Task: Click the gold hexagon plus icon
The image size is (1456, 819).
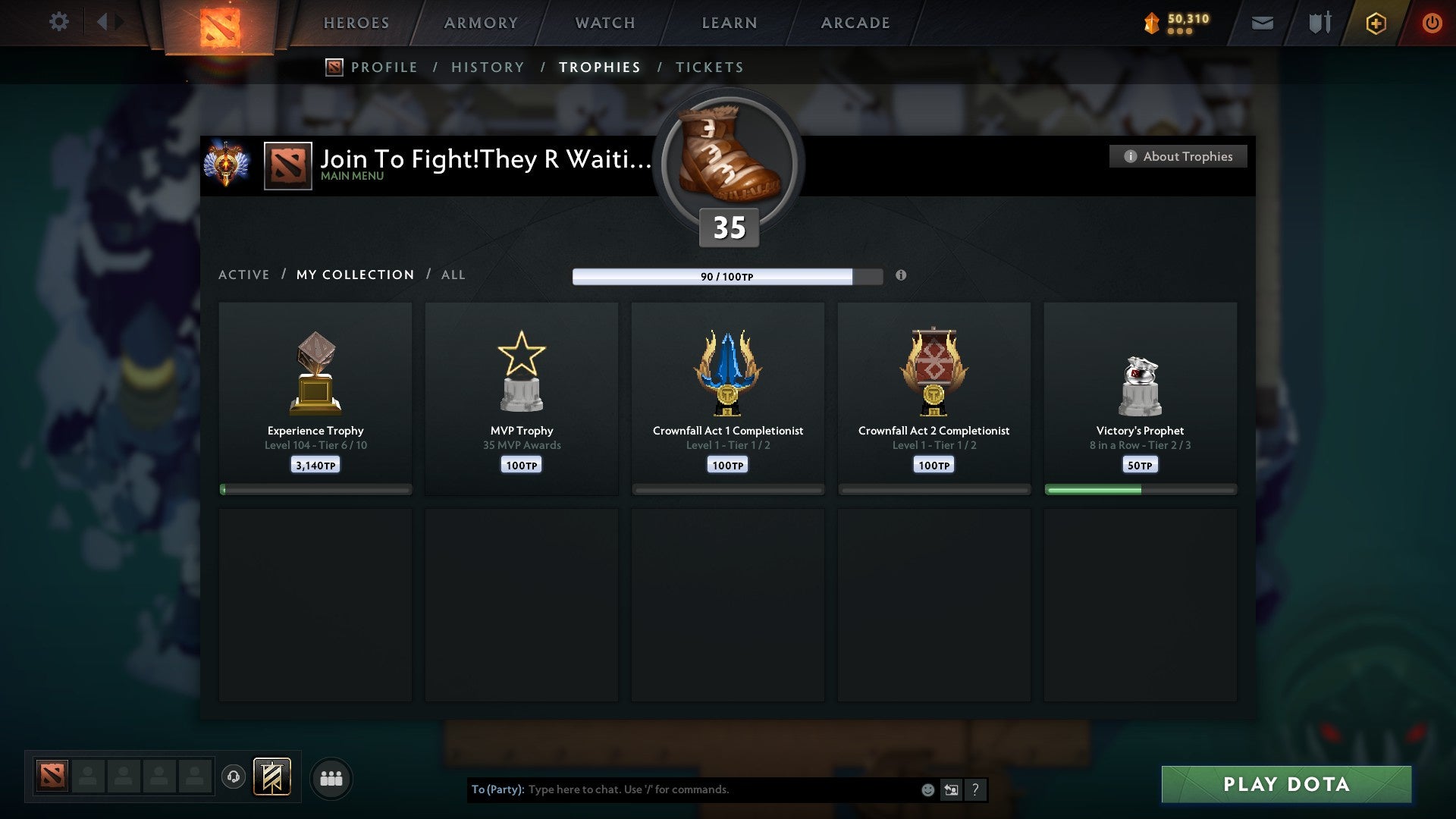Action: tap(1375, 23)
